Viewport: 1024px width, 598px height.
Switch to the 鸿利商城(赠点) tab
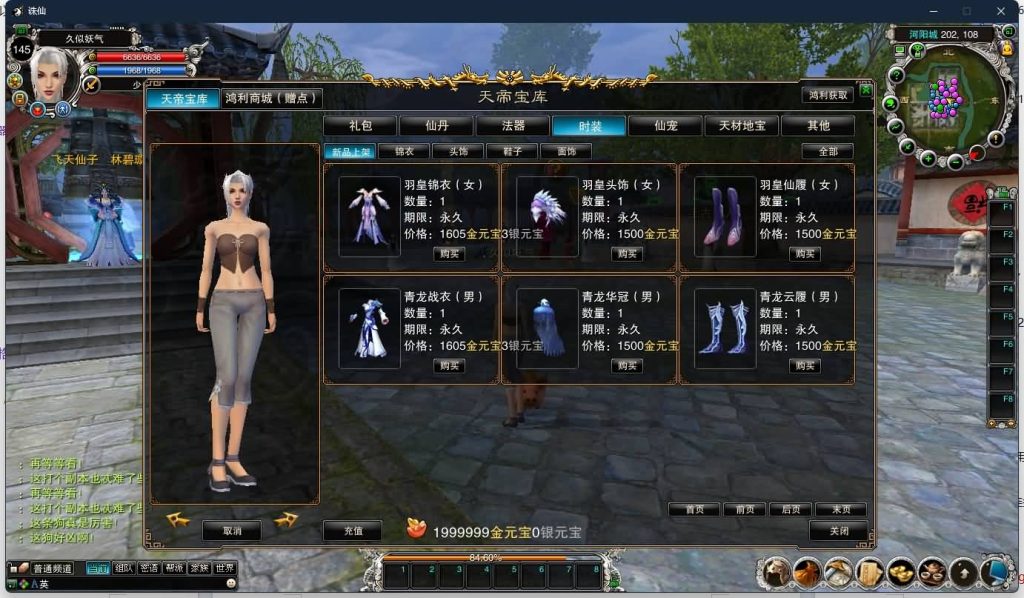point(272,98)
